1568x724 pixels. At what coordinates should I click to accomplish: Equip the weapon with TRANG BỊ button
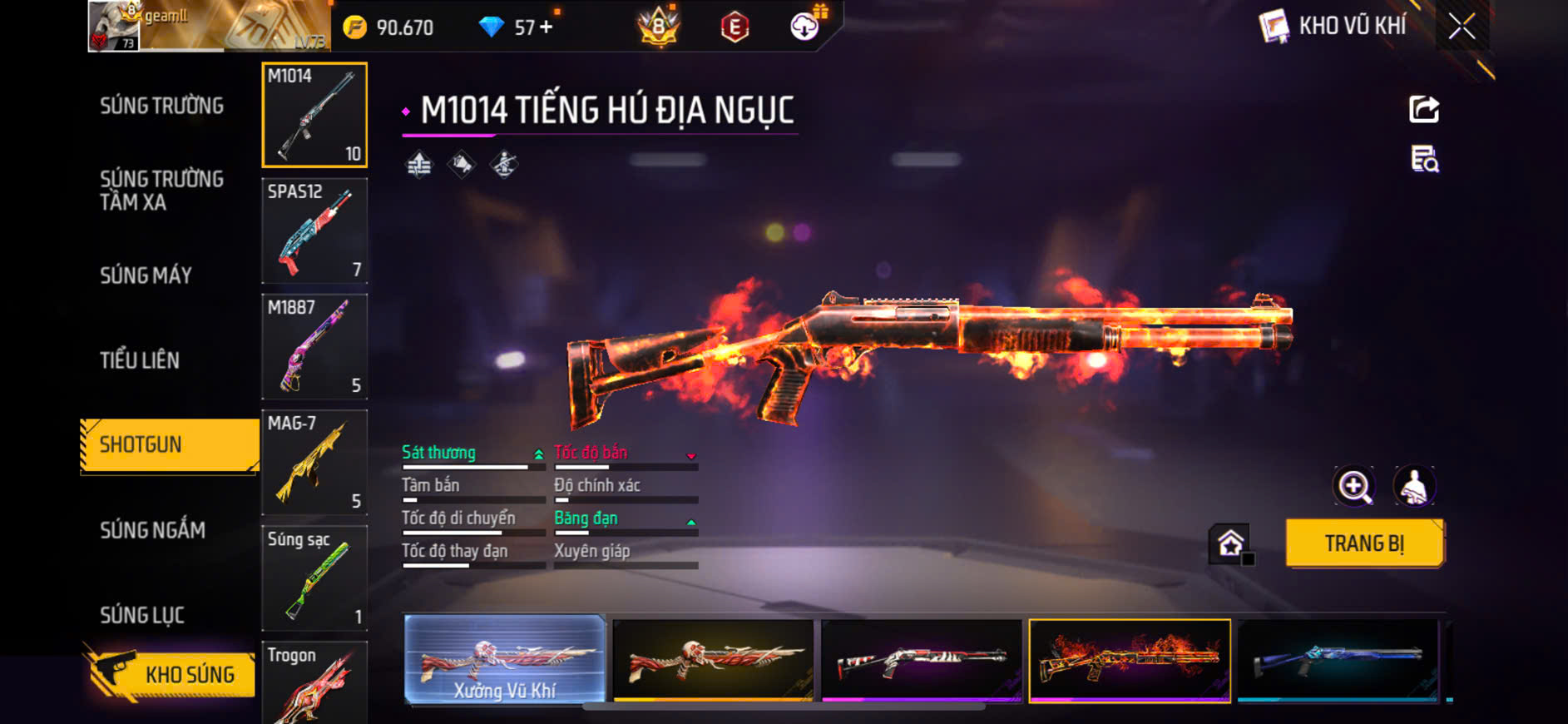click(1364, 543)
